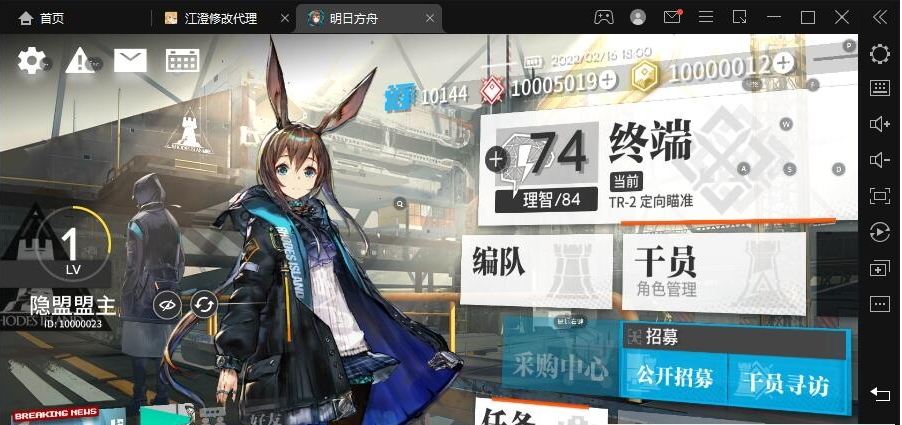
Task: Refill sanity using the plus button
Action: (x=496, y=158)
